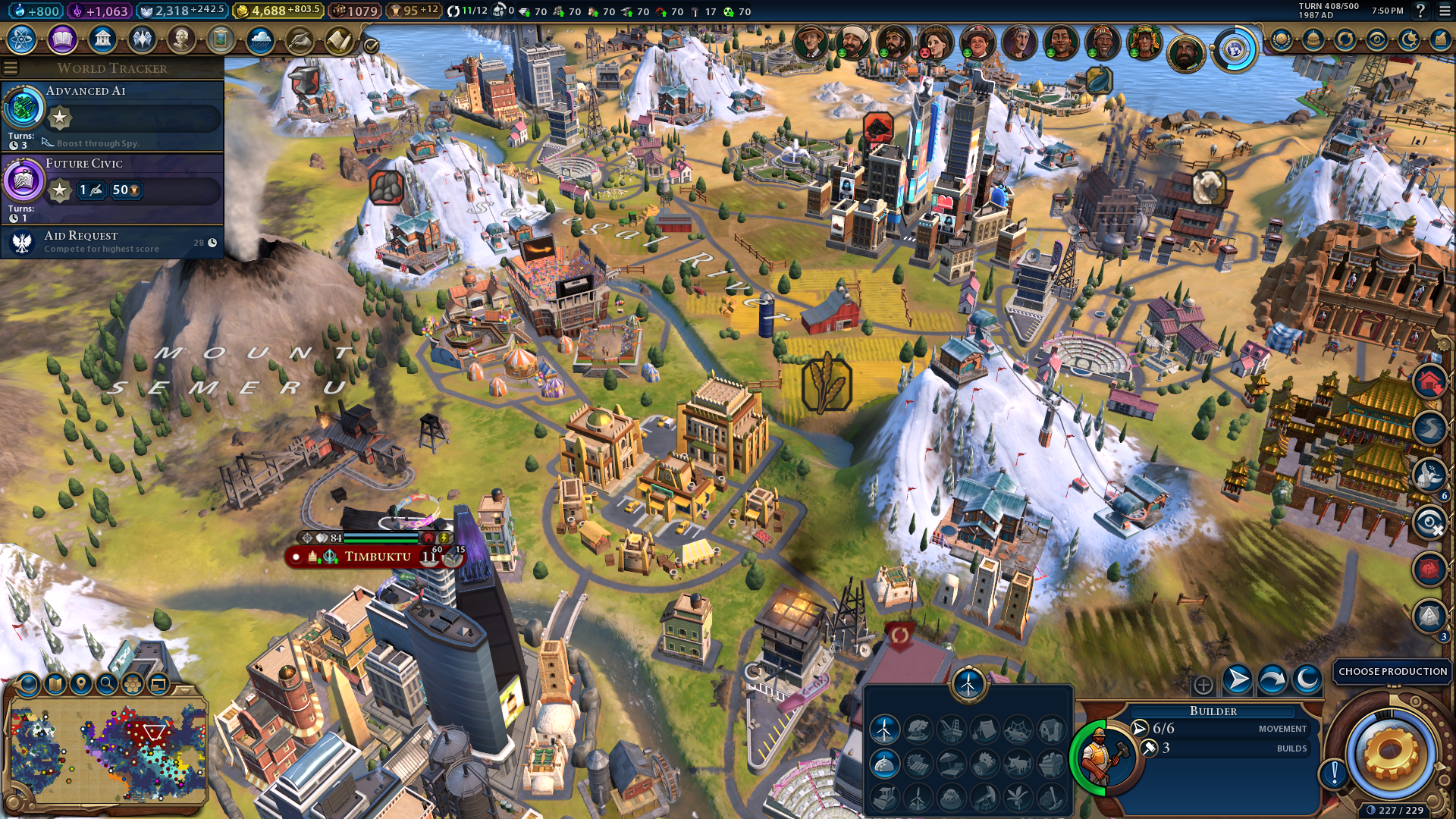This screenshot has width=1456, height=819.
Task: Select the Advanced AI research entry
Action: (112, 115)
